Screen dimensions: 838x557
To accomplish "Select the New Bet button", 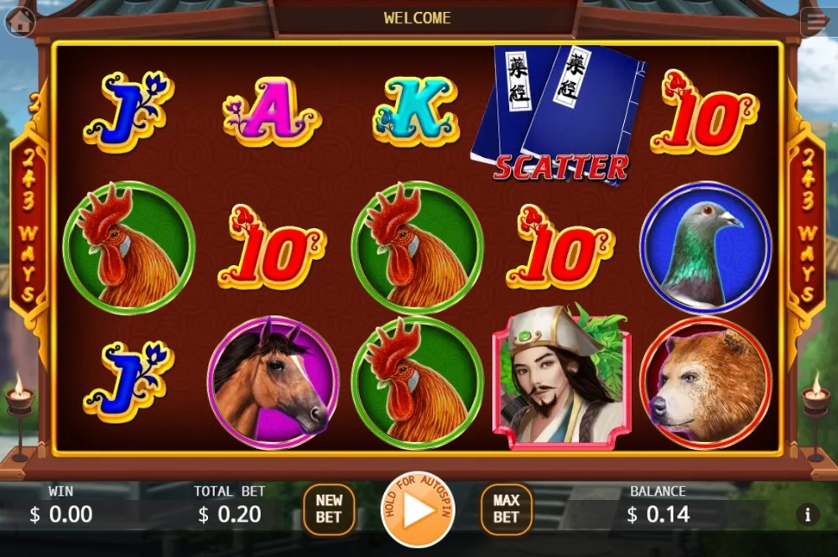I will click(x=328, y=508).
